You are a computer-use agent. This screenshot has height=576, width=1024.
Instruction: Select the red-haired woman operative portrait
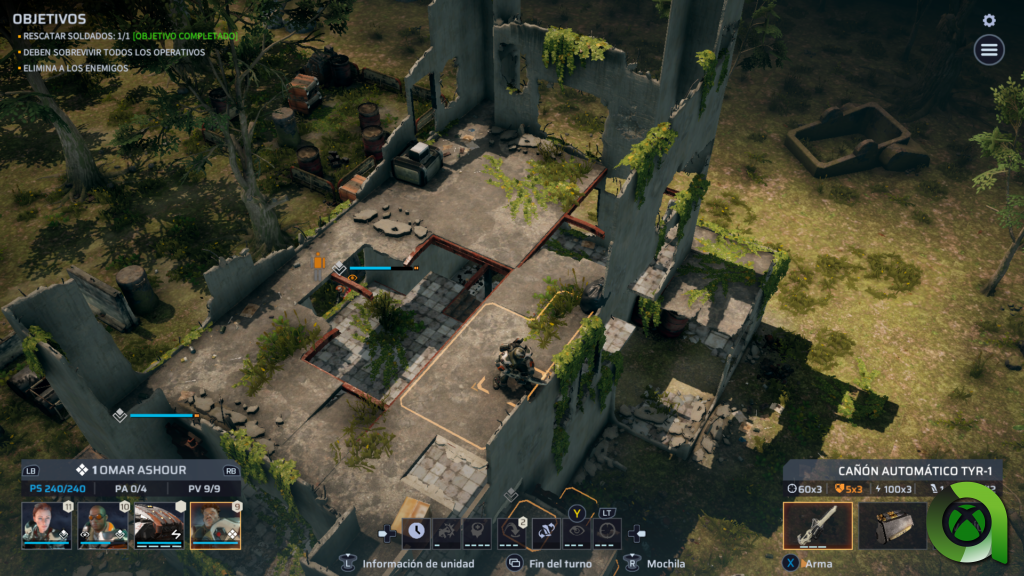point(47,525)
